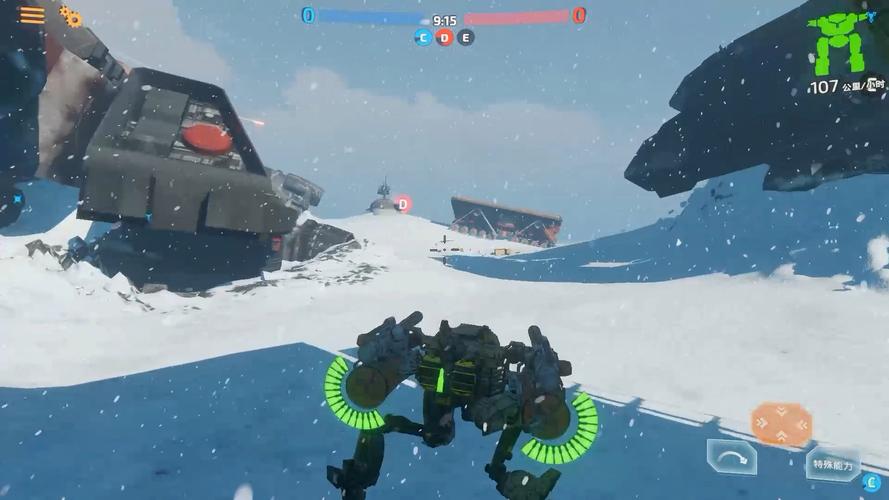Tap the curved arrow jump button

(732, 458)
